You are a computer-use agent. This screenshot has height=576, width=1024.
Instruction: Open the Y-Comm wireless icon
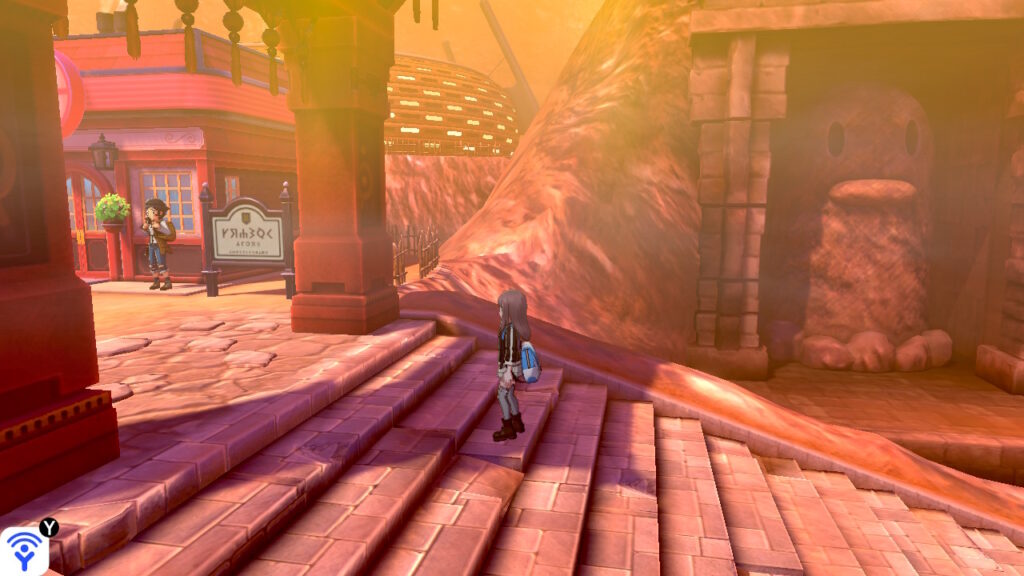pyautogui.click(x=23, y=551)
